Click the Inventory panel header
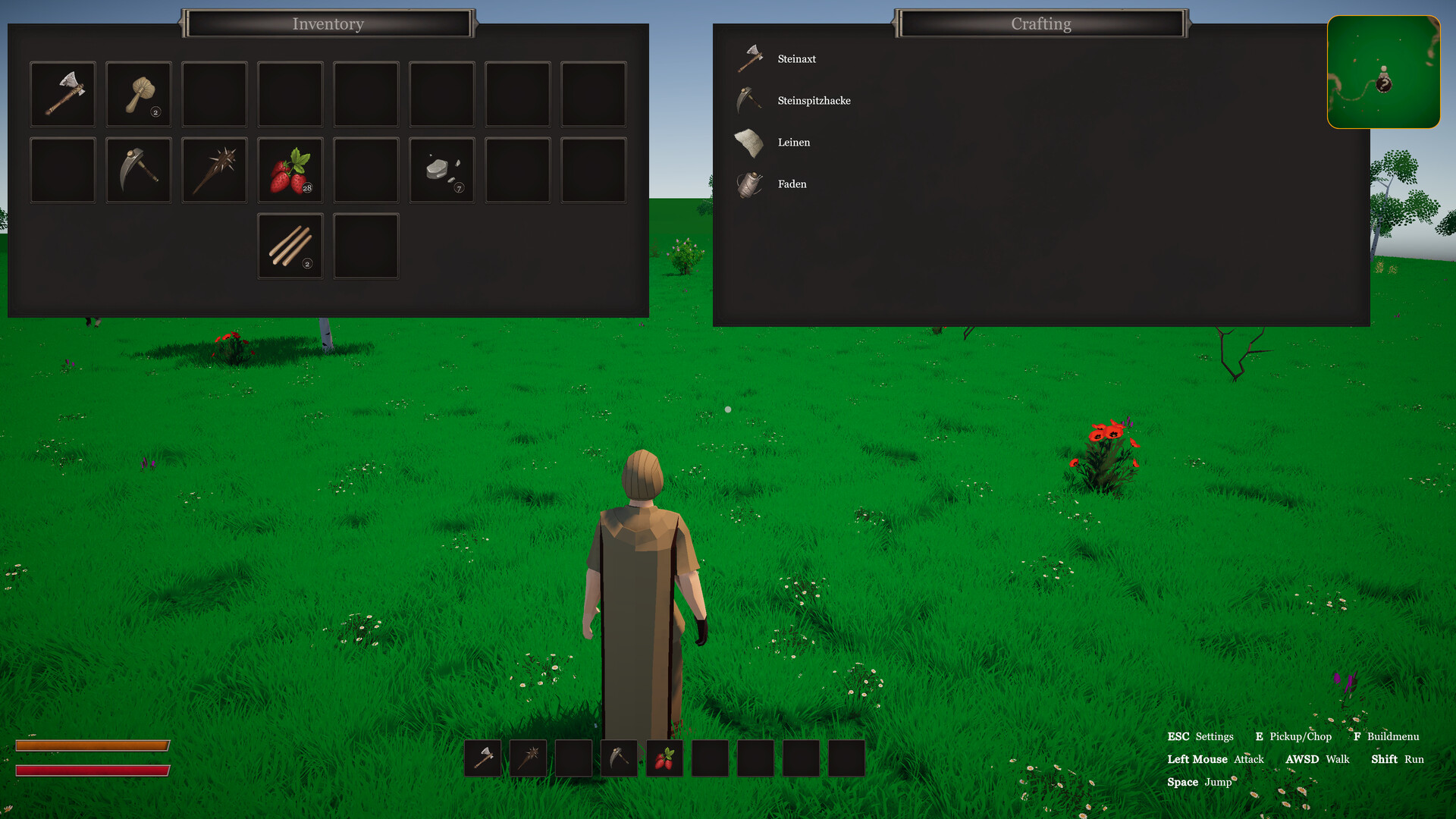1456x819 pixels. coord(328,24)
